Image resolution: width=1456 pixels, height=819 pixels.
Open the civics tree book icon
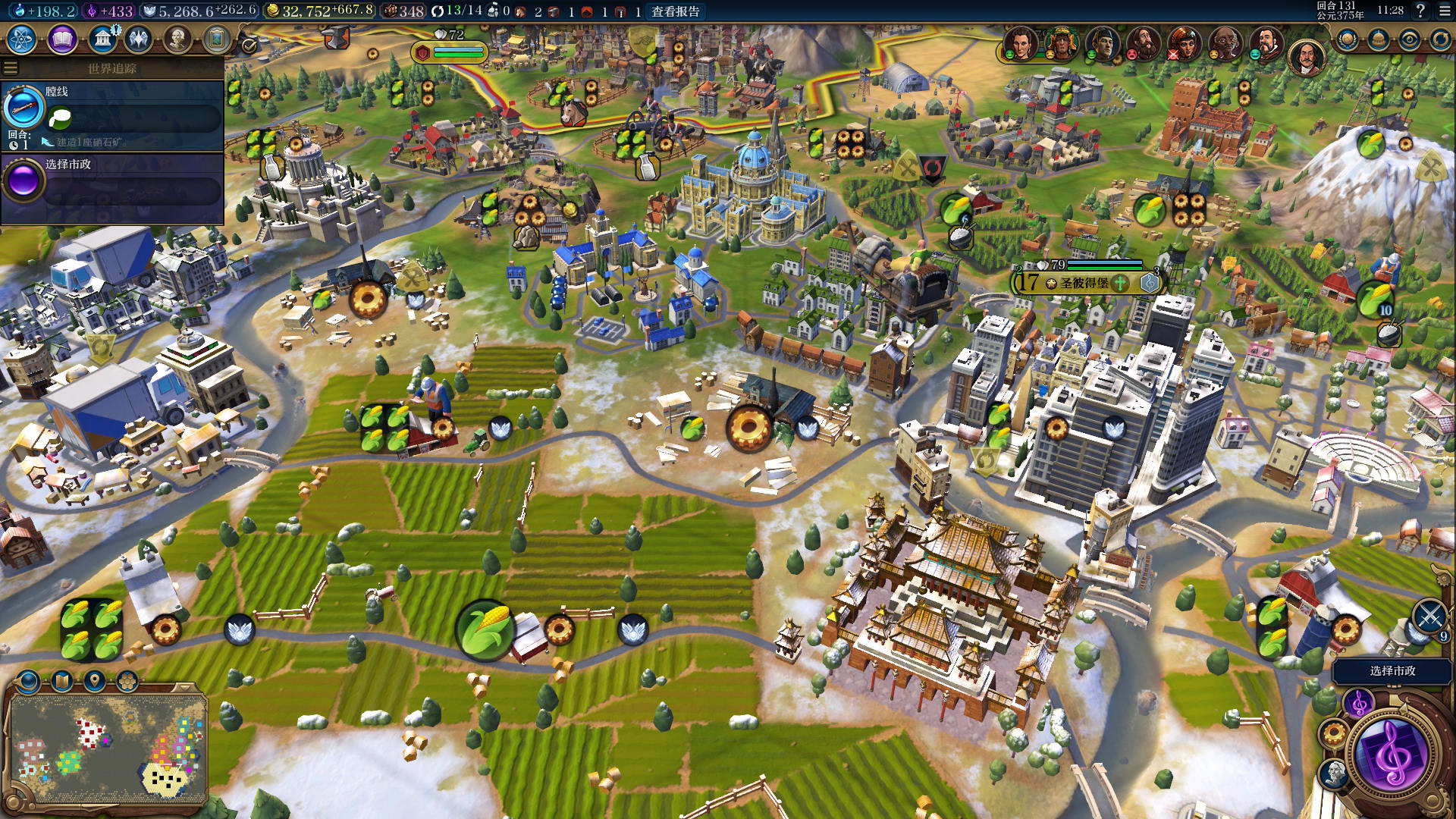pyautogui.click(x=62, y=39)
